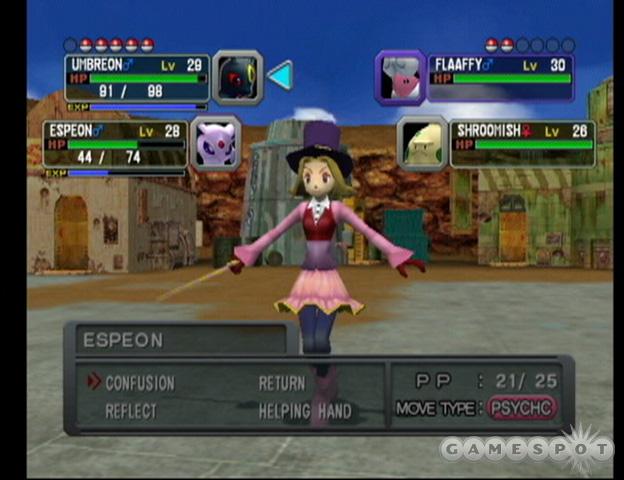
Task: Select Espeon's portrait icon
Action: point(216,143)
